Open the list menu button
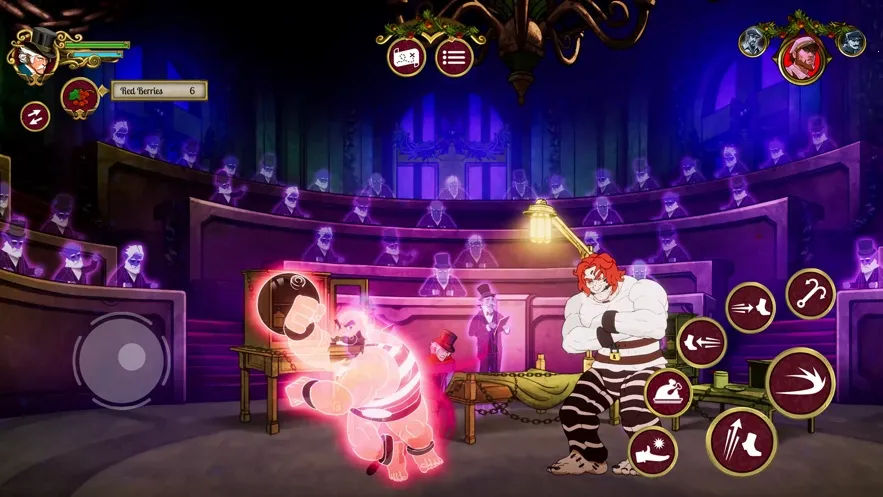This screenshot has height=497, width=883. click(x=454, y=56)
